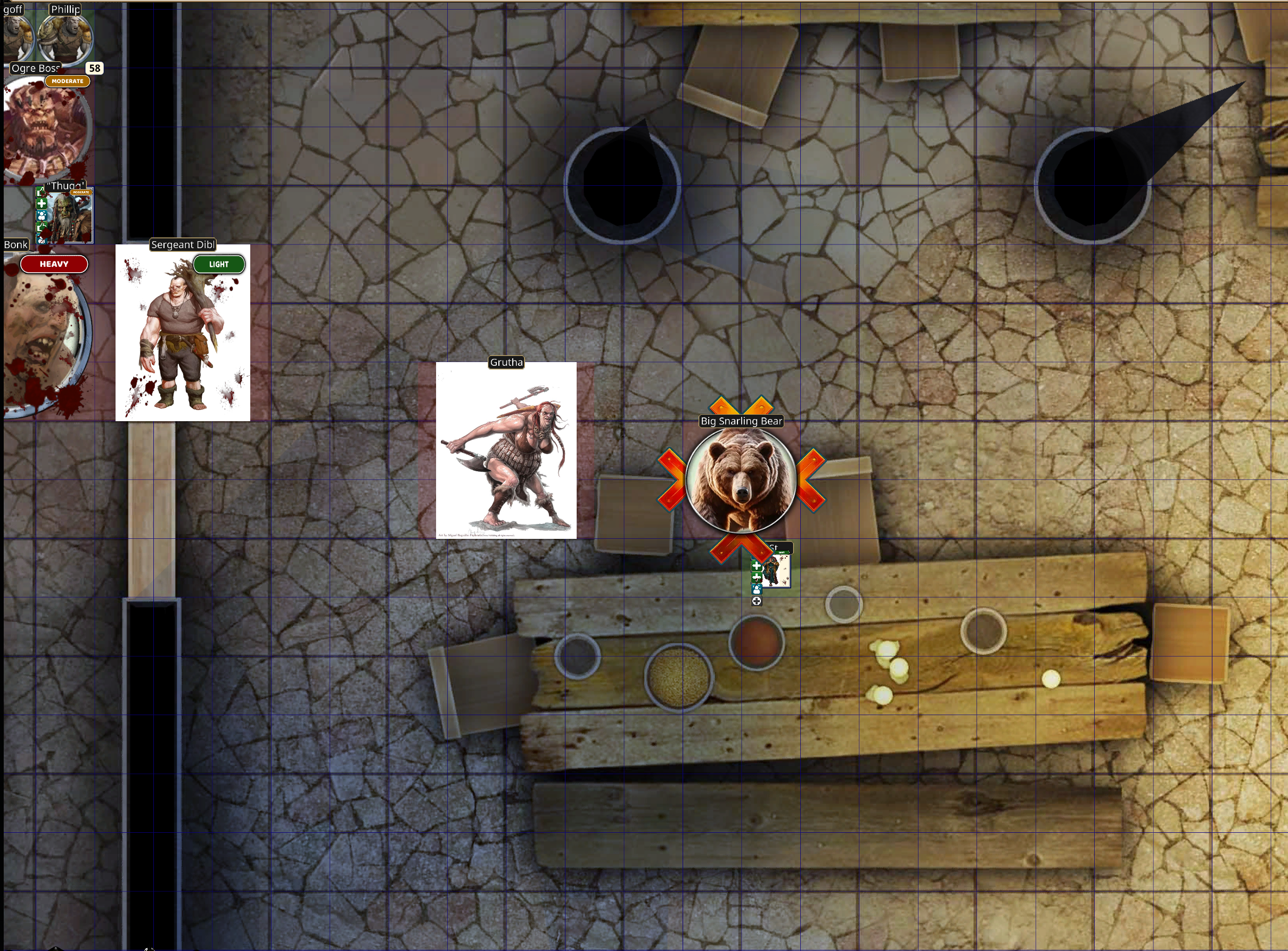
Task: Click the blue character icon next to the St token
Action: [757, 589]
